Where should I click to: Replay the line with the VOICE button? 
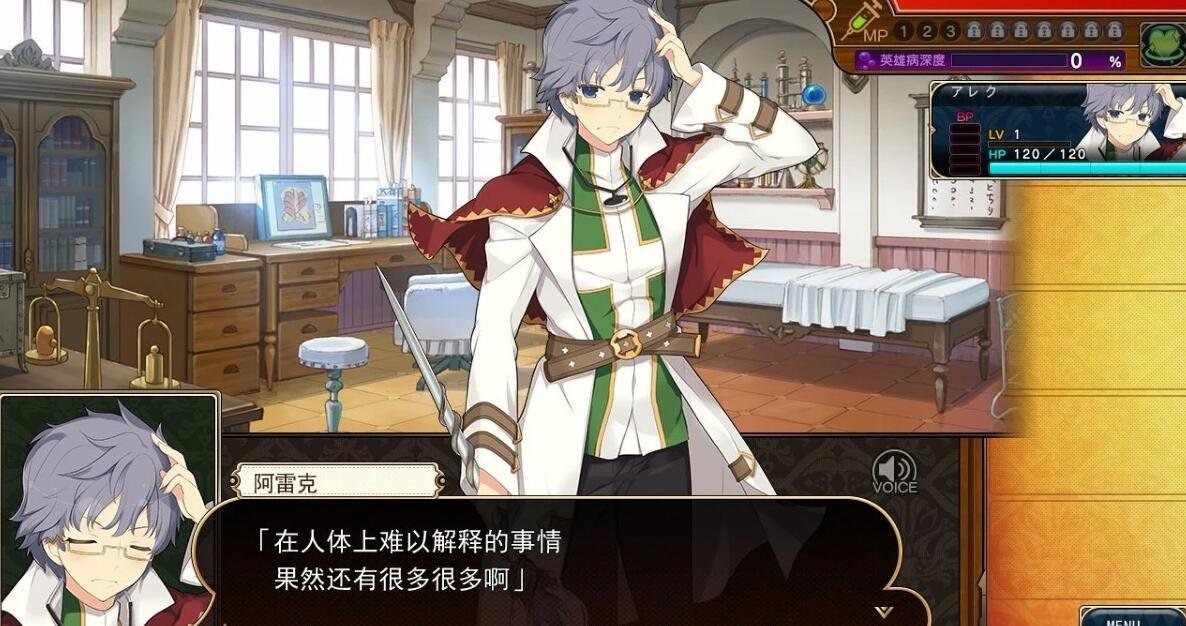point(894,472)
